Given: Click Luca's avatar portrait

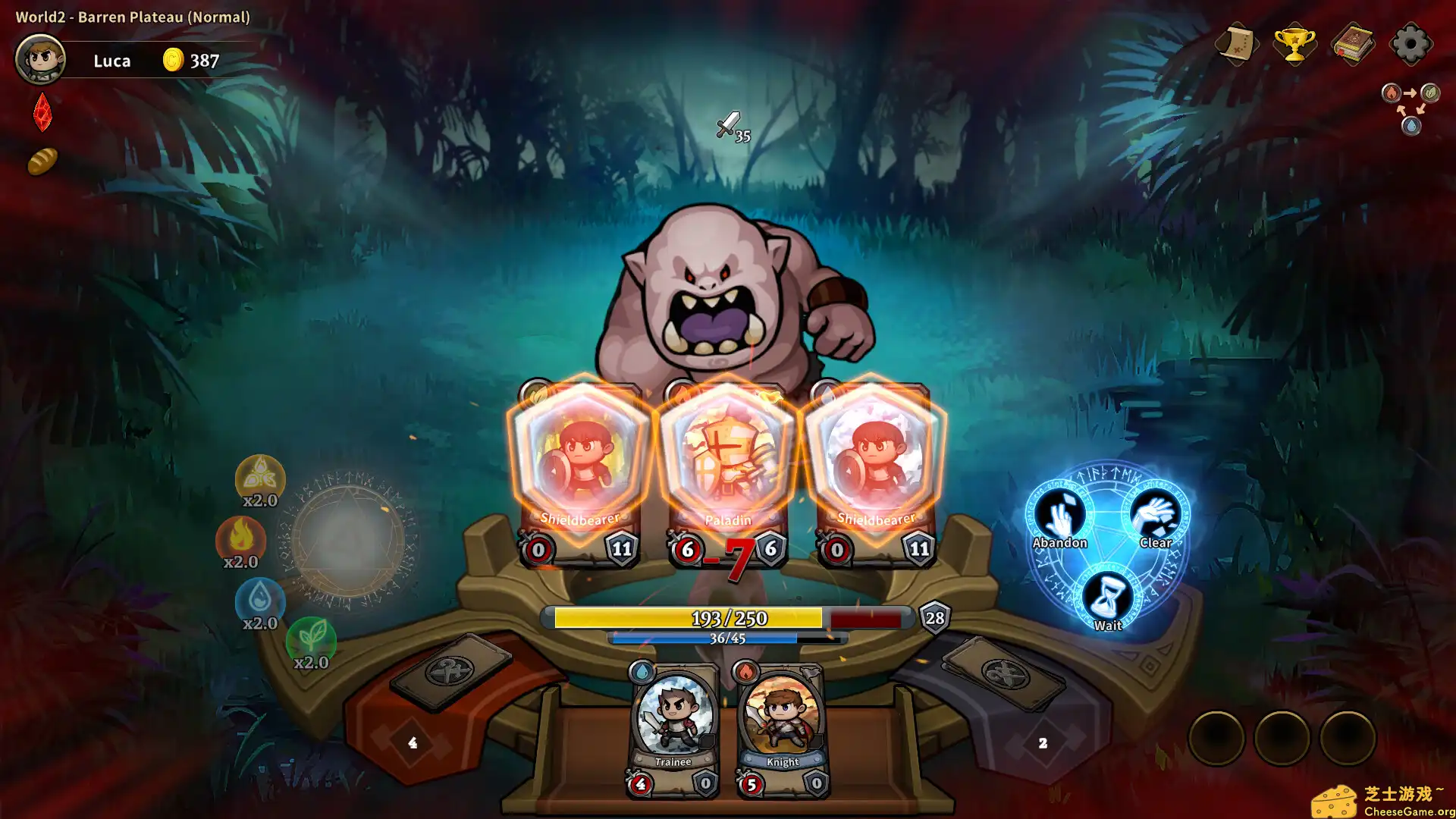Looking at the screenshot, I should (x=42, y=58).
